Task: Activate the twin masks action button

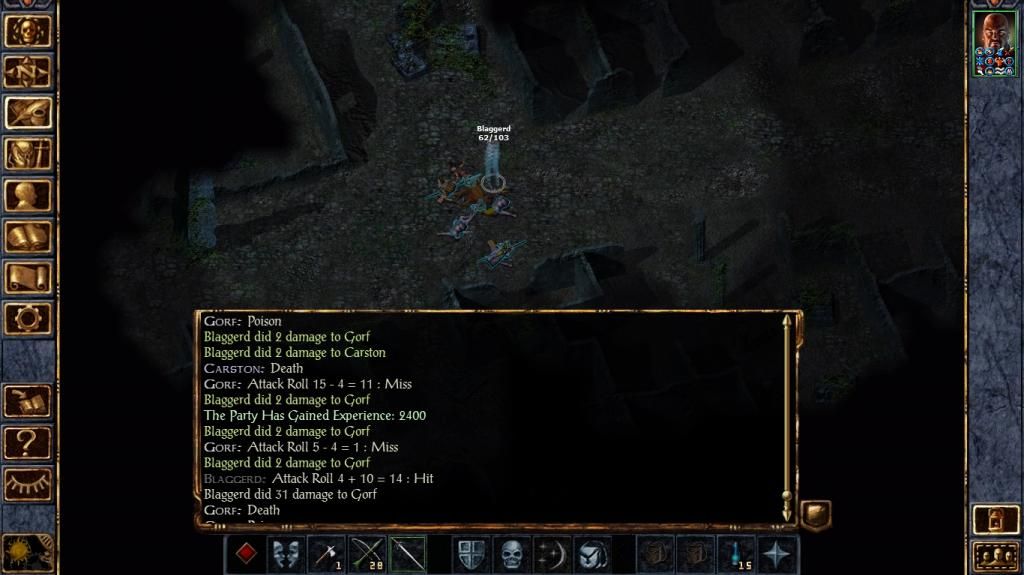Action: pyautogui.click(x=286, y=553)
